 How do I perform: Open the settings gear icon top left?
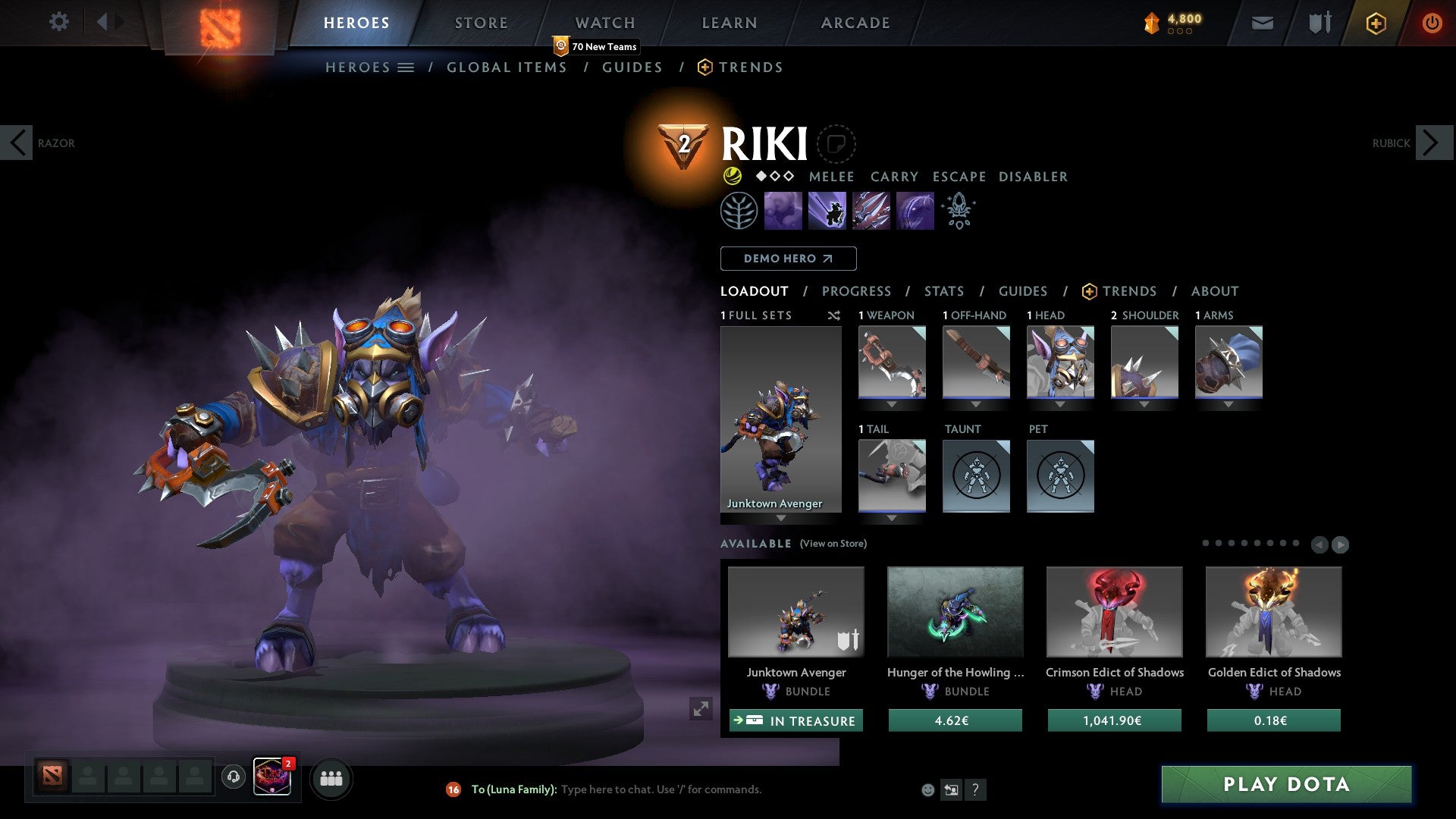pos(58,22)
